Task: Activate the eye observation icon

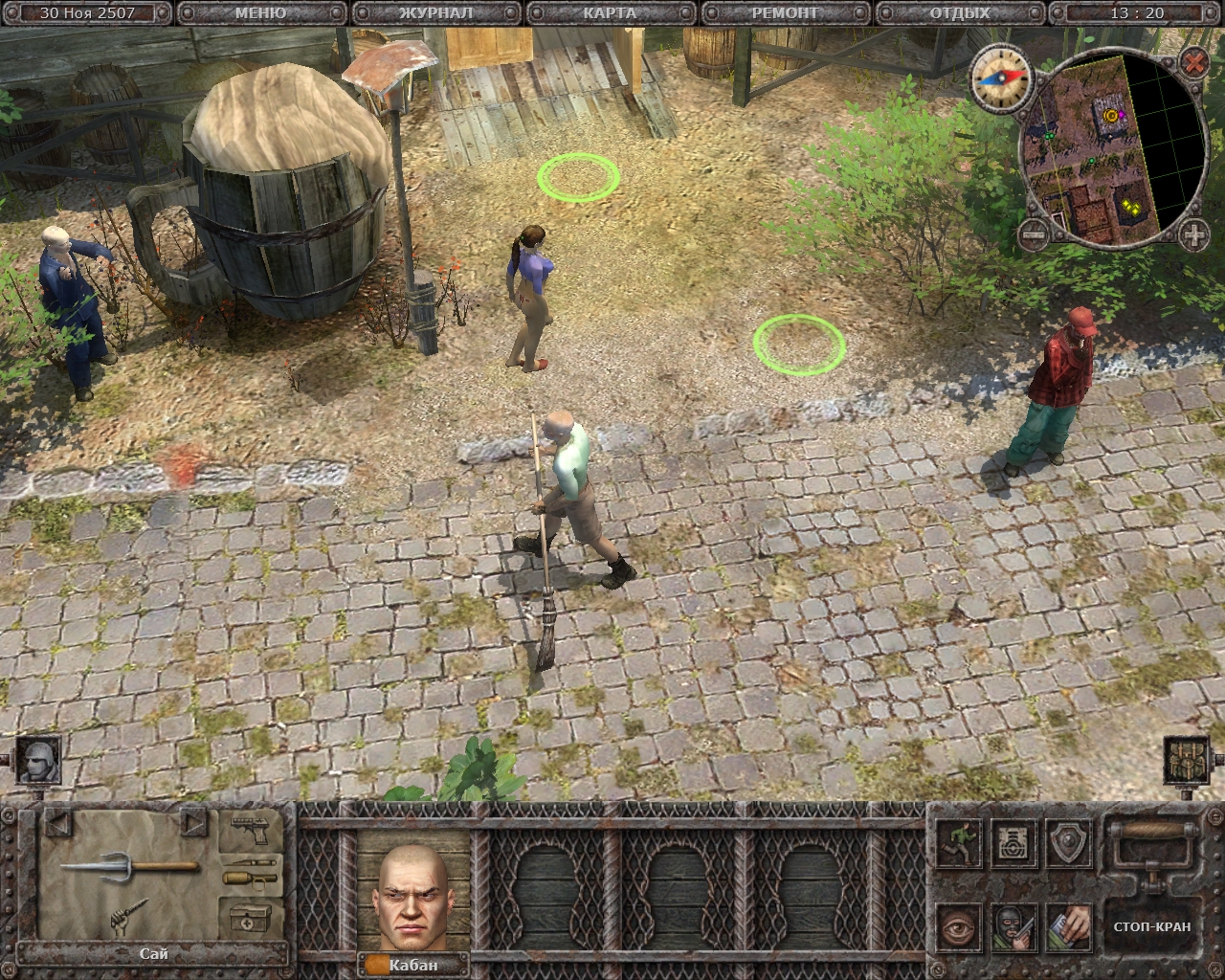Action: [x=958, y=926]
